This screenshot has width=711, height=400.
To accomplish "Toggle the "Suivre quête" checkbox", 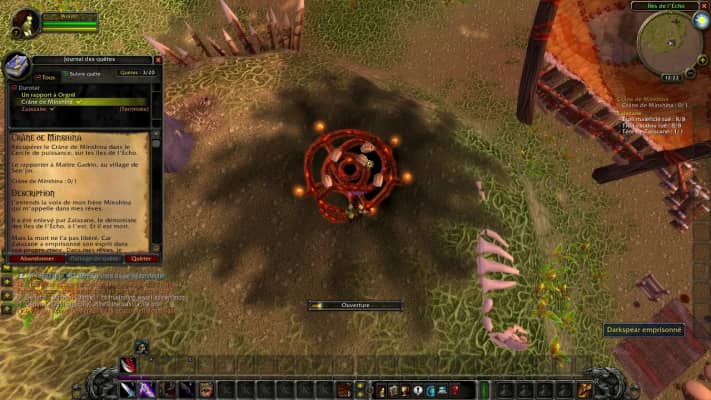I will 66,74.
